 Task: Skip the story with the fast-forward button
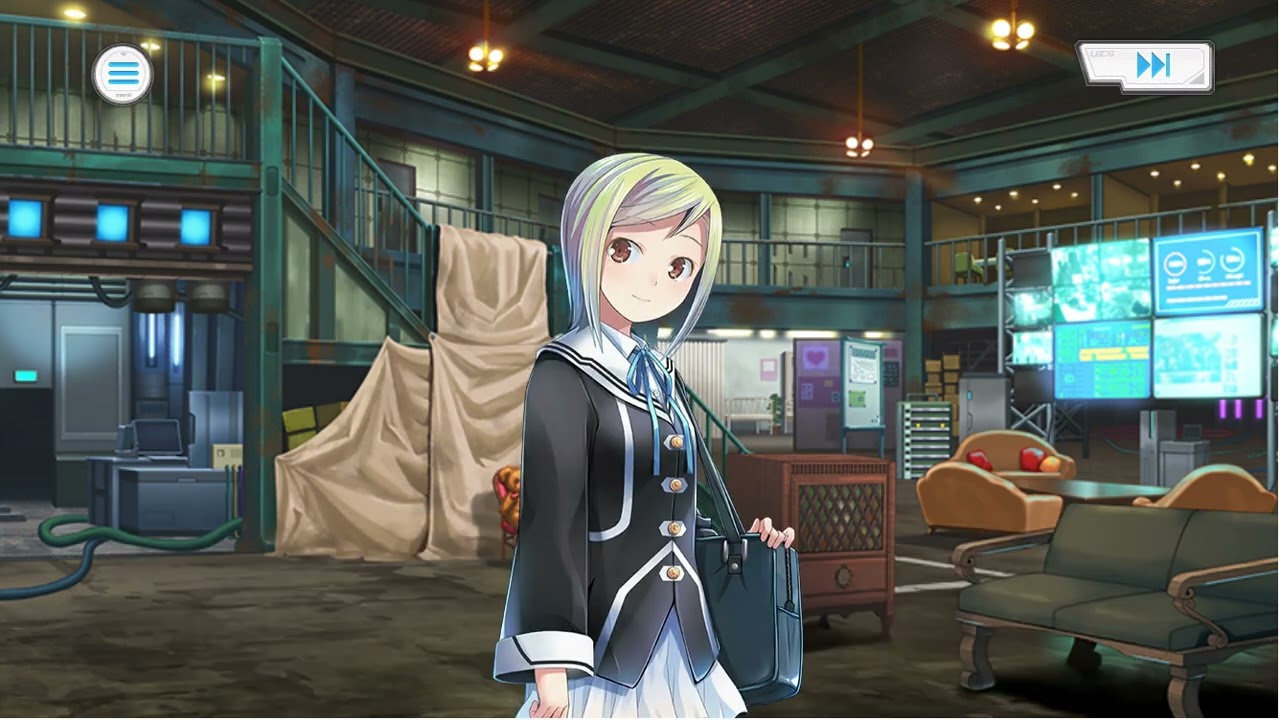pyautogui.click(x=1148, y=66)
